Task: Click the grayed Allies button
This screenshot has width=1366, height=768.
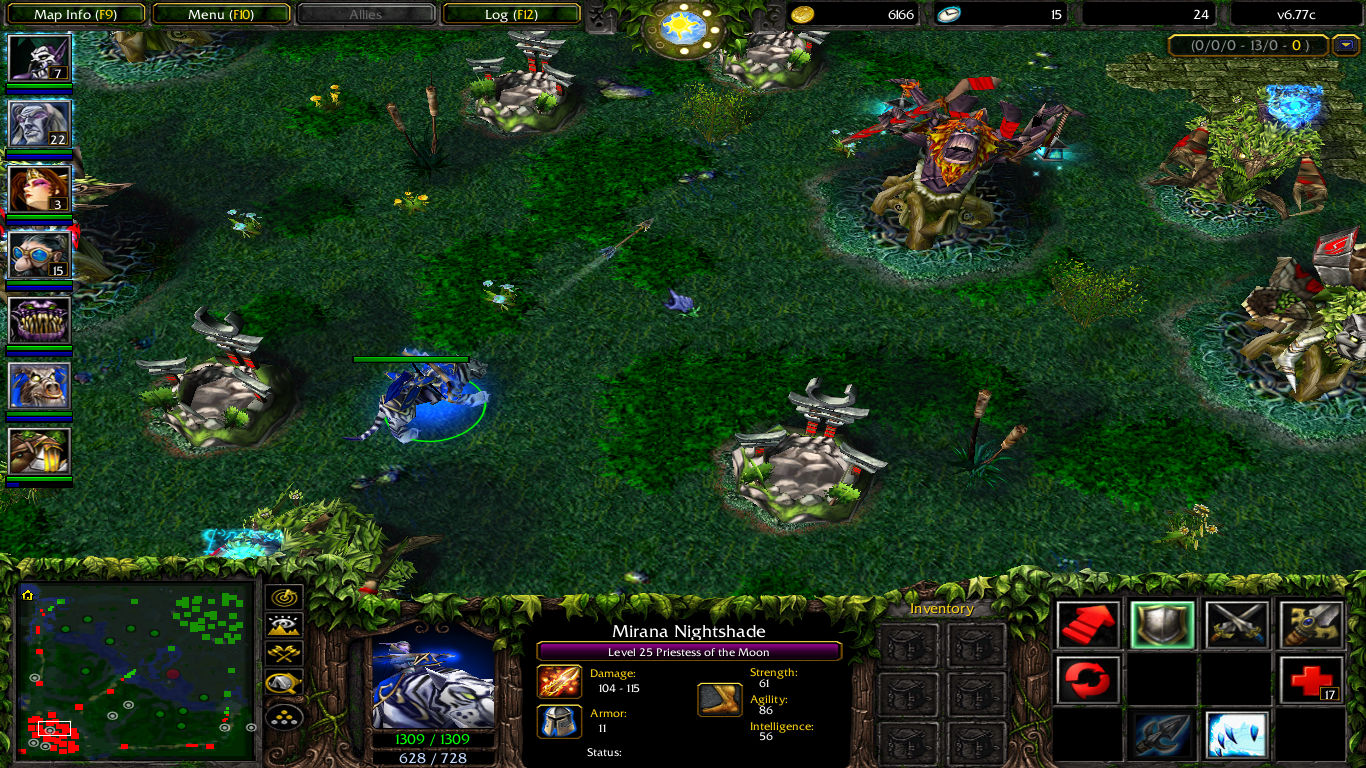Action: 367,14
